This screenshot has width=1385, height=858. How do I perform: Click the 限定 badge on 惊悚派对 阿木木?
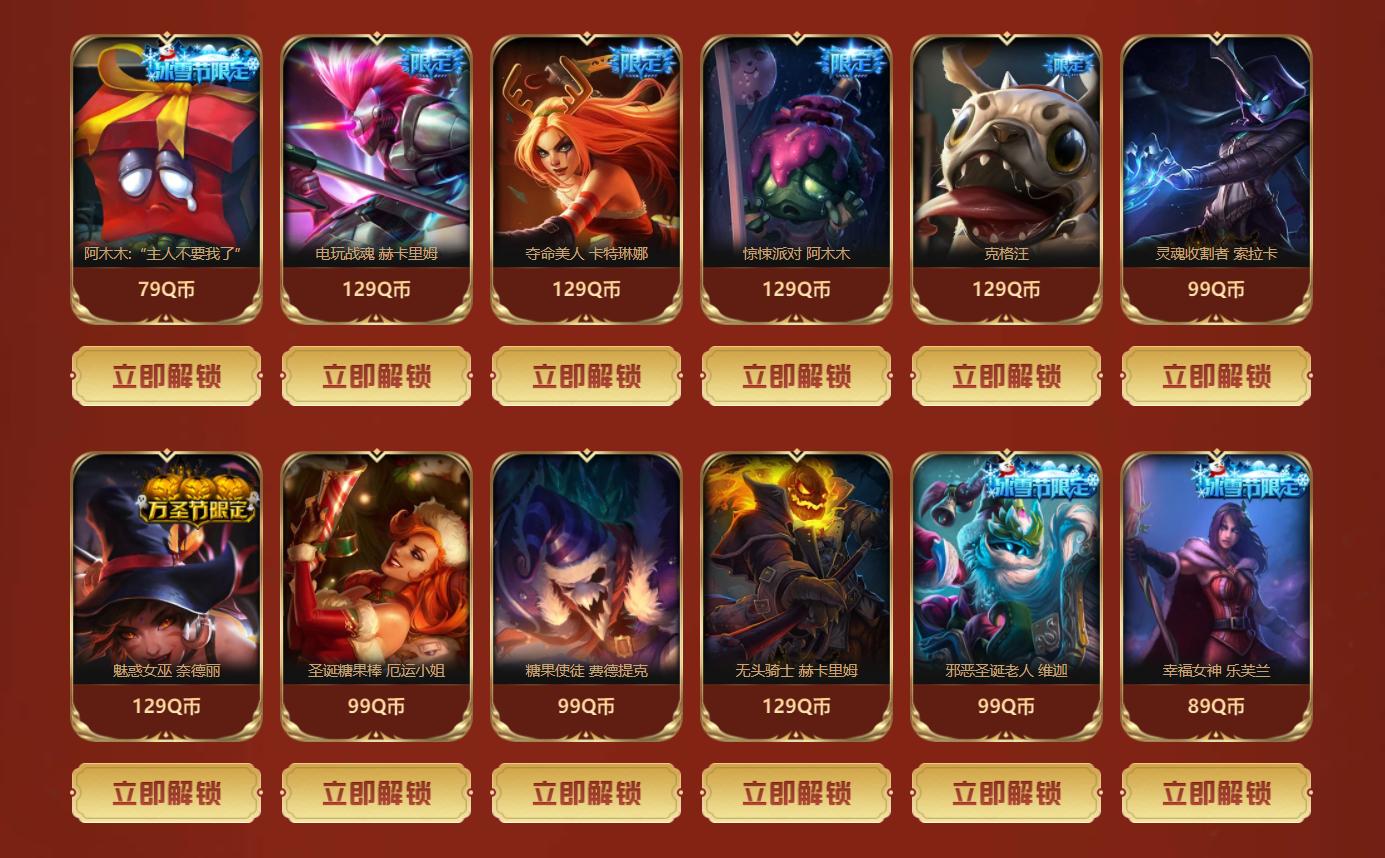854,62
